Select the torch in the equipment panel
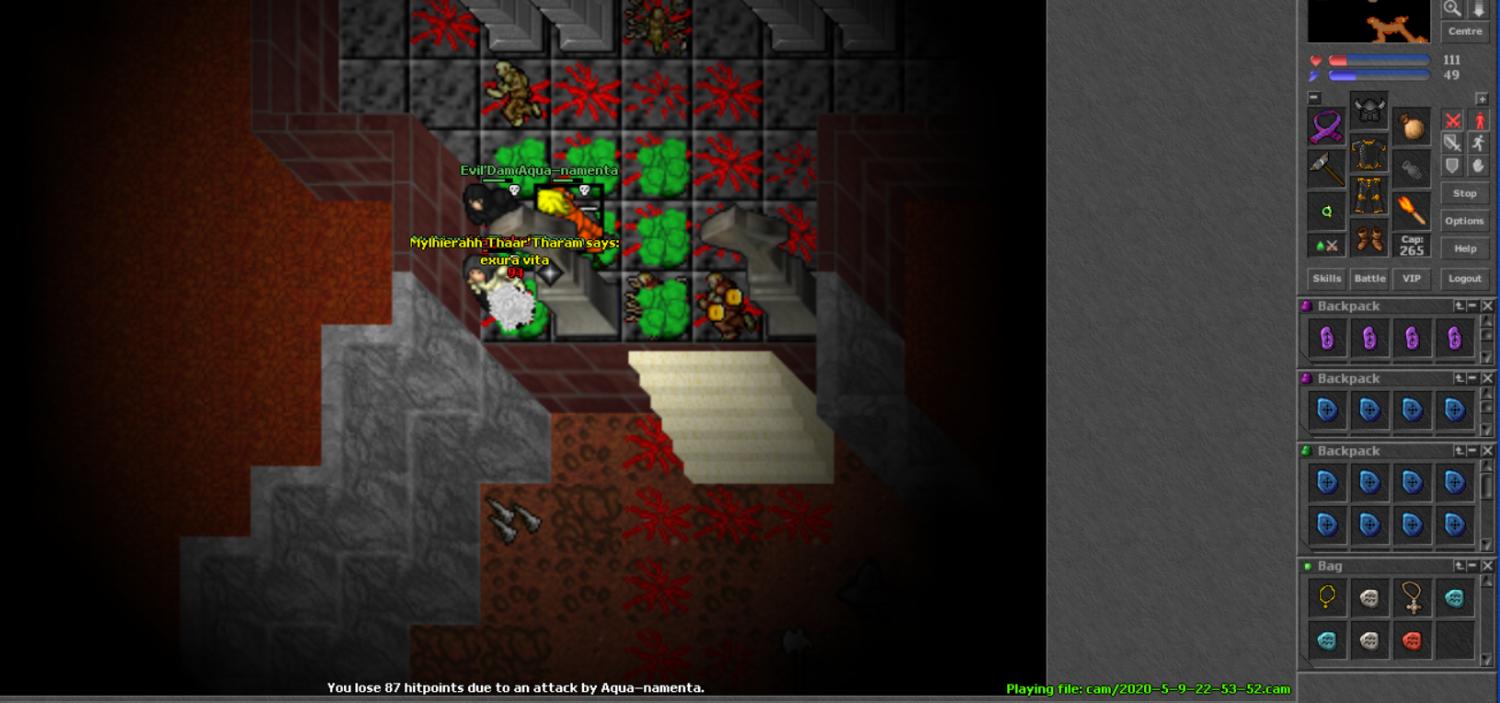This screenshot has height=703, width=1500. (x=1411, y=210)
